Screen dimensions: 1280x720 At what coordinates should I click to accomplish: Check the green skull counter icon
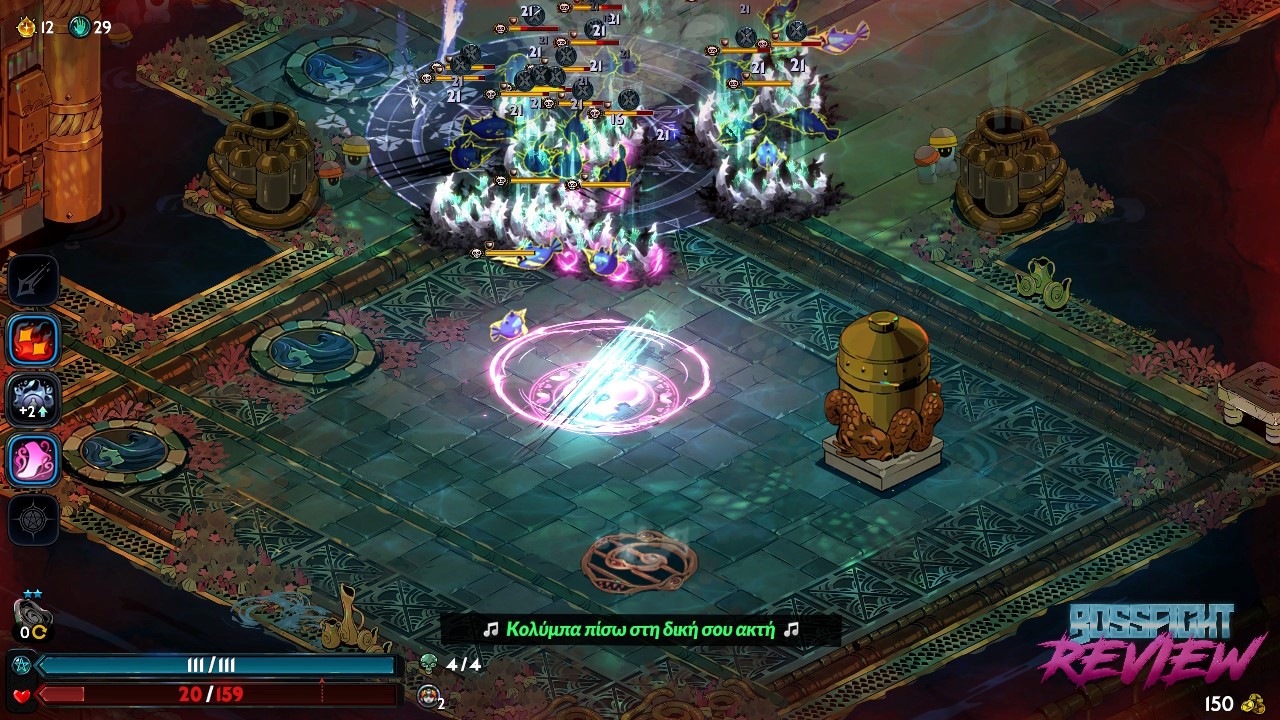428,663
